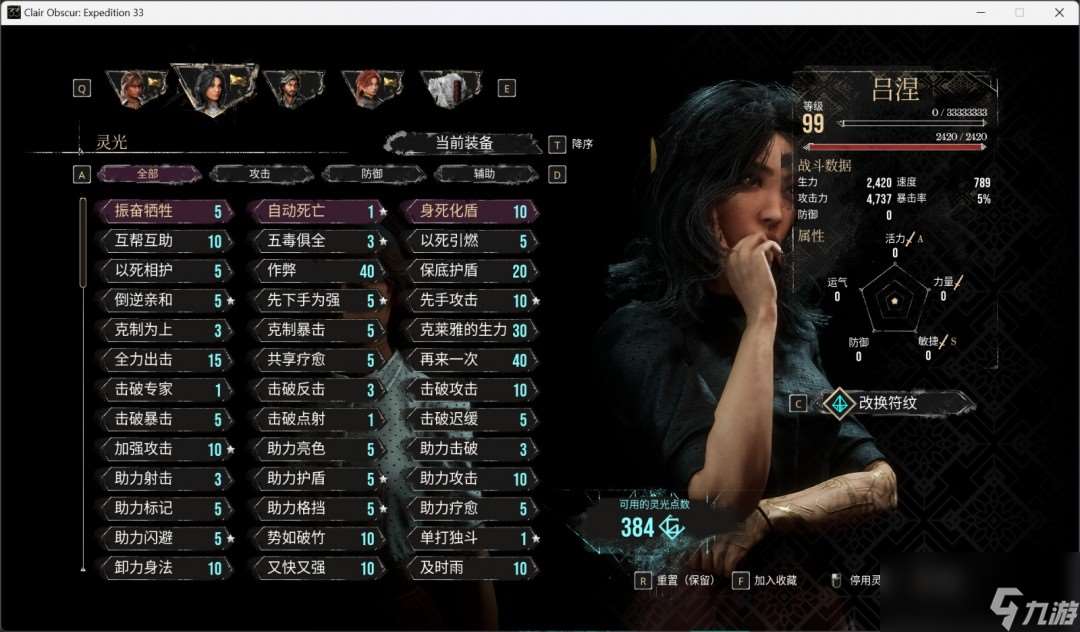Open the 当前装备 sort dropdown
Screen dimensions: 1080x632
464,143
